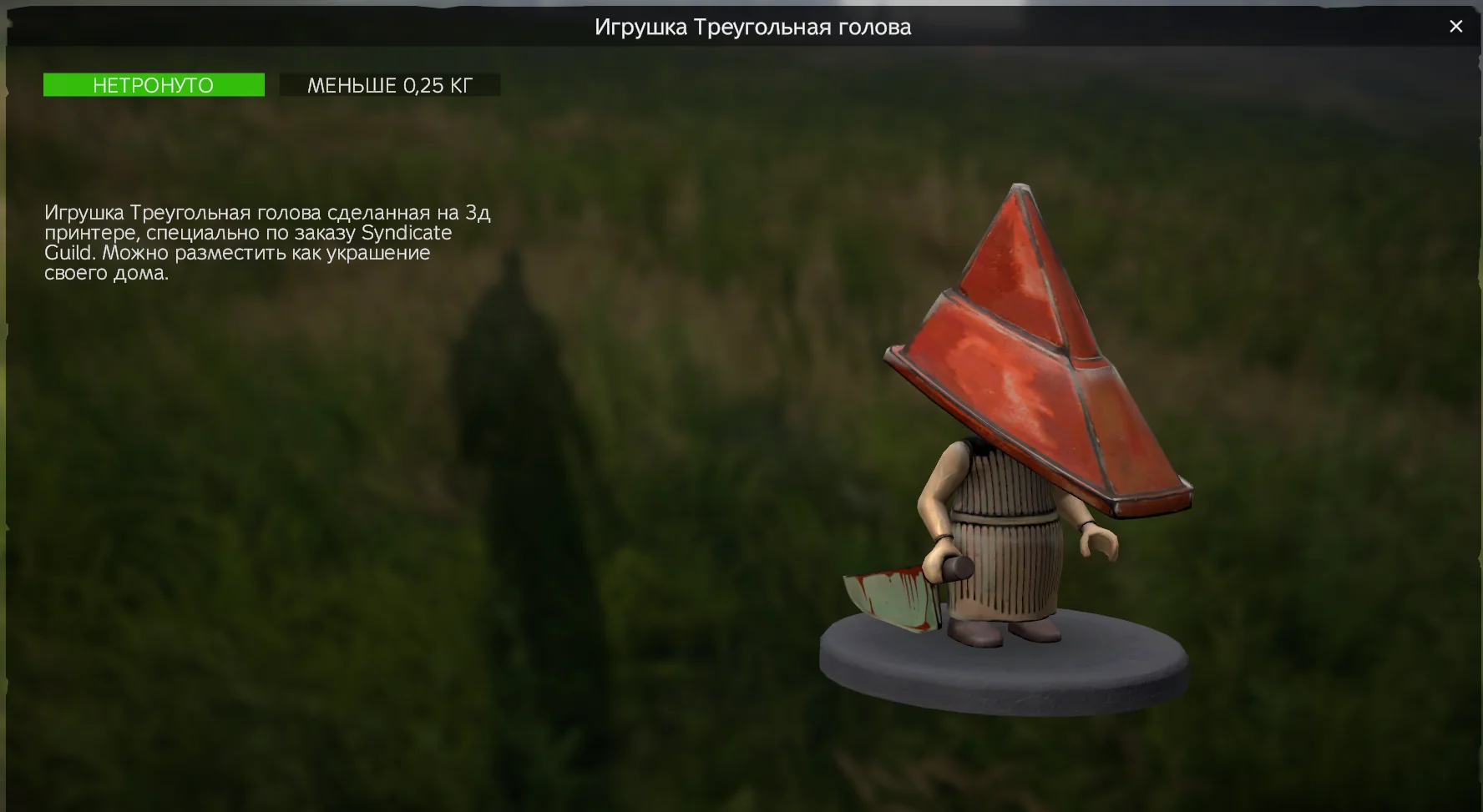Close the item inspection window
This screenshot has height=812, width=1483.
(1456, 26)
